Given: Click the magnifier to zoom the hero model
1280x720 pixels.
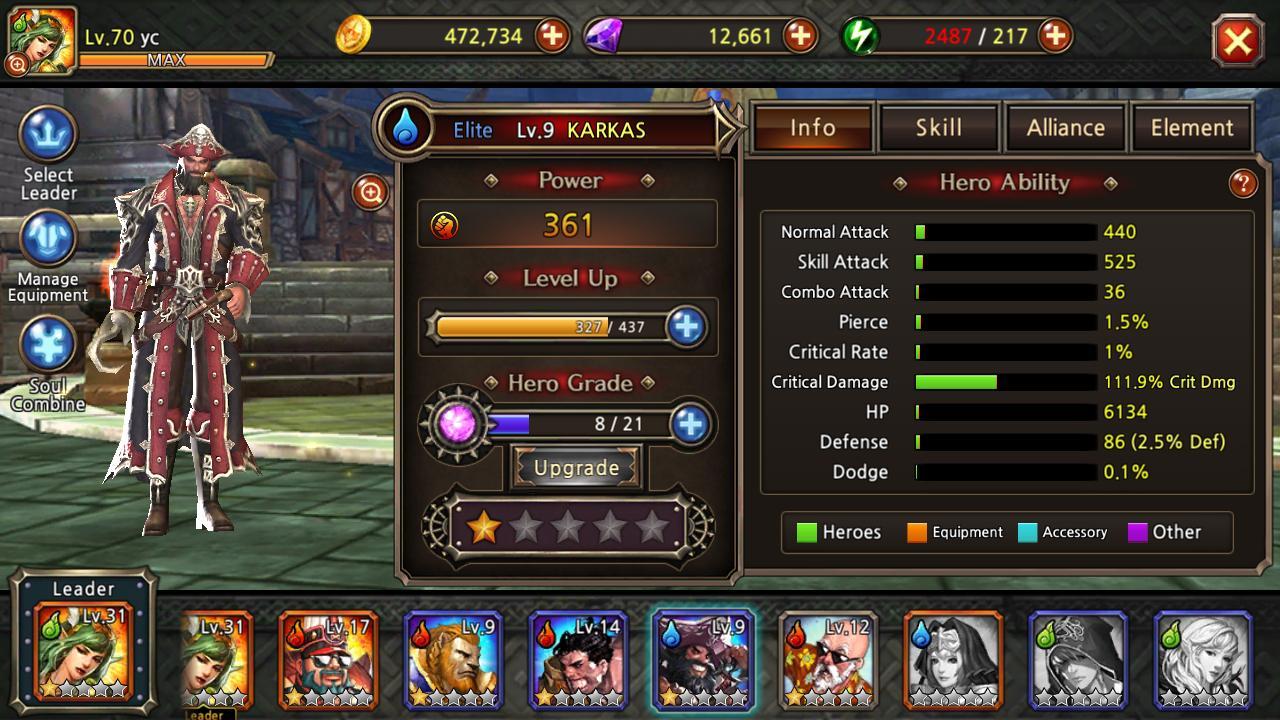Looking at the screenshot, I should (x=369, y=194).
